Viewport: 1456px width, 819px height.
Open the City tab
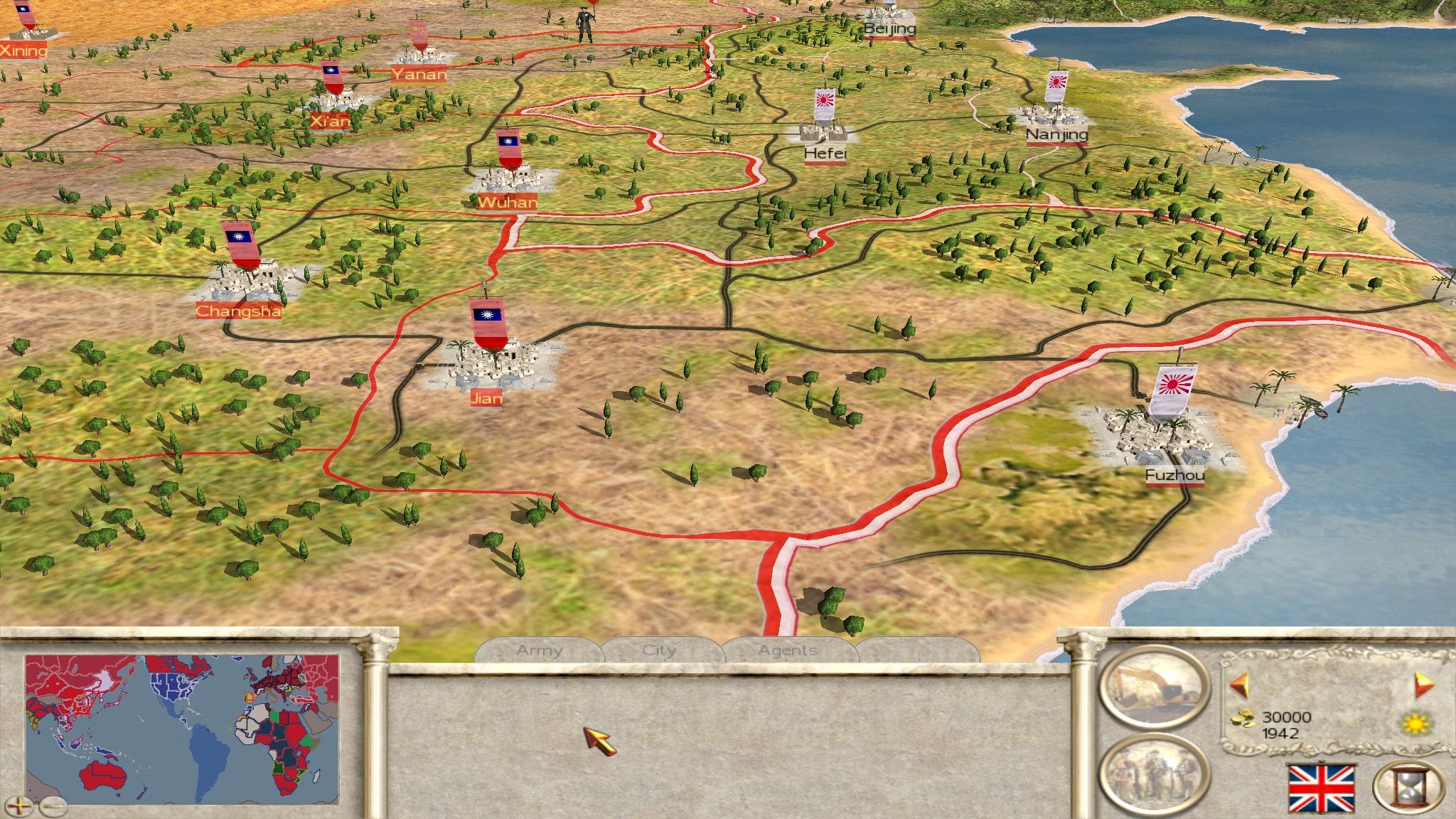(x=659, y=651)
